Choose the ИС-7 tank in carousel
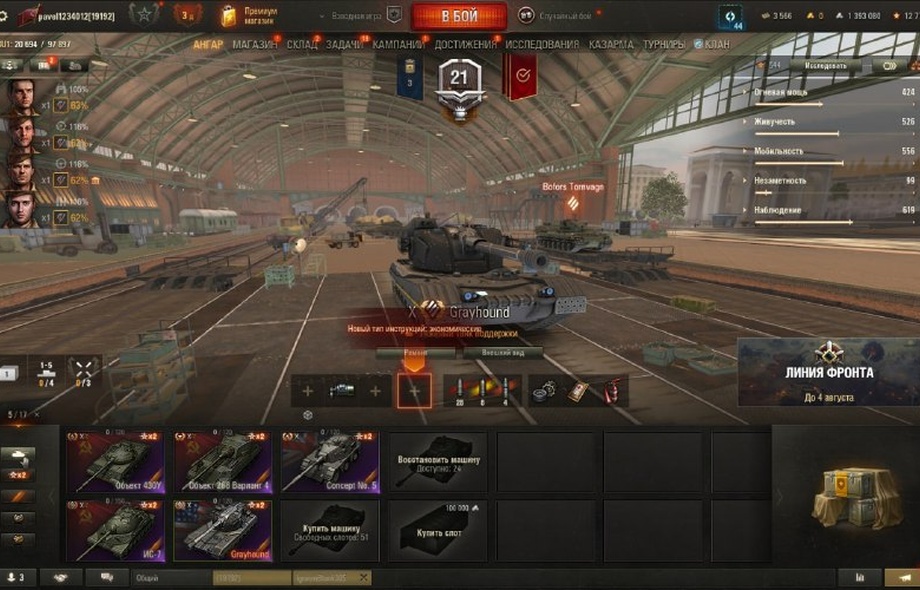This screenshot has width=920, height=590. coord(116,530)
